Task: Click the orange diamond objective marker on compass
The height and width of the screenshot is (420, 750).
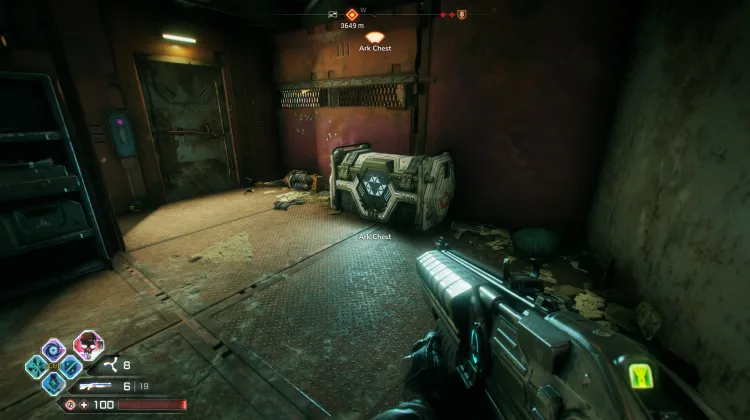Action: pyautogui.click(x=351, y=14)
